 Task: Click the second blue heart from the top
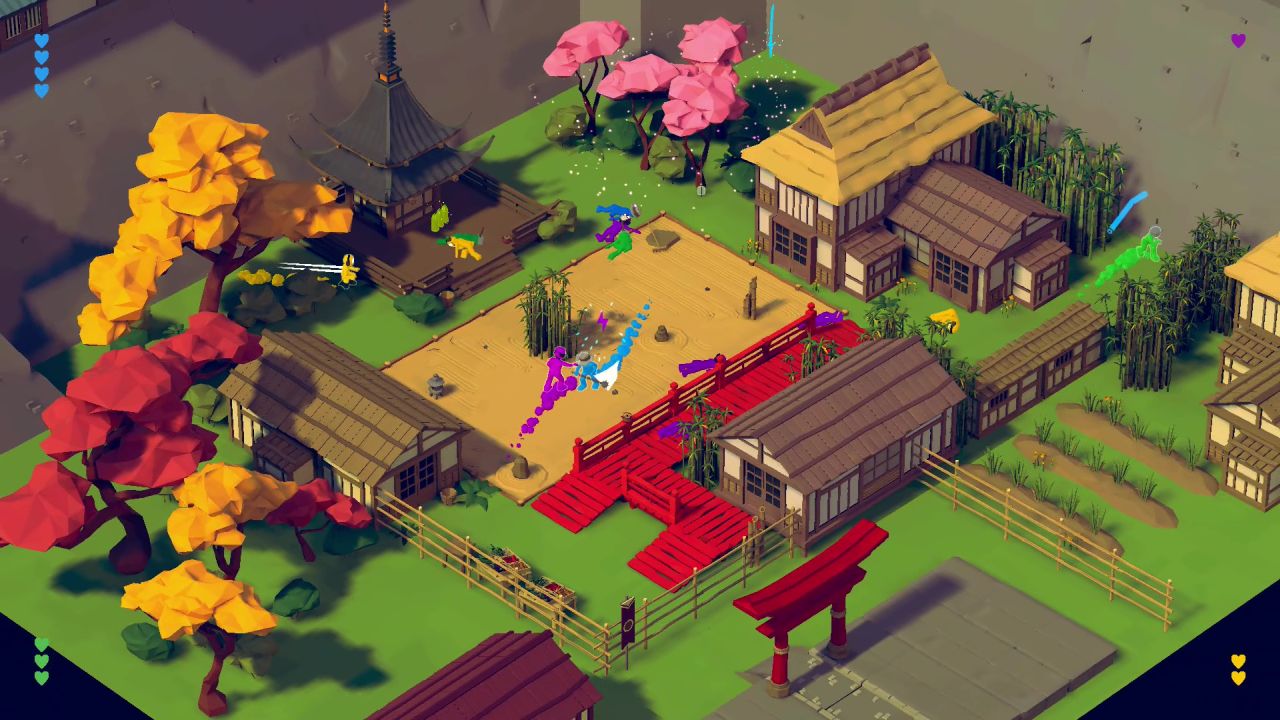point(41,57)
